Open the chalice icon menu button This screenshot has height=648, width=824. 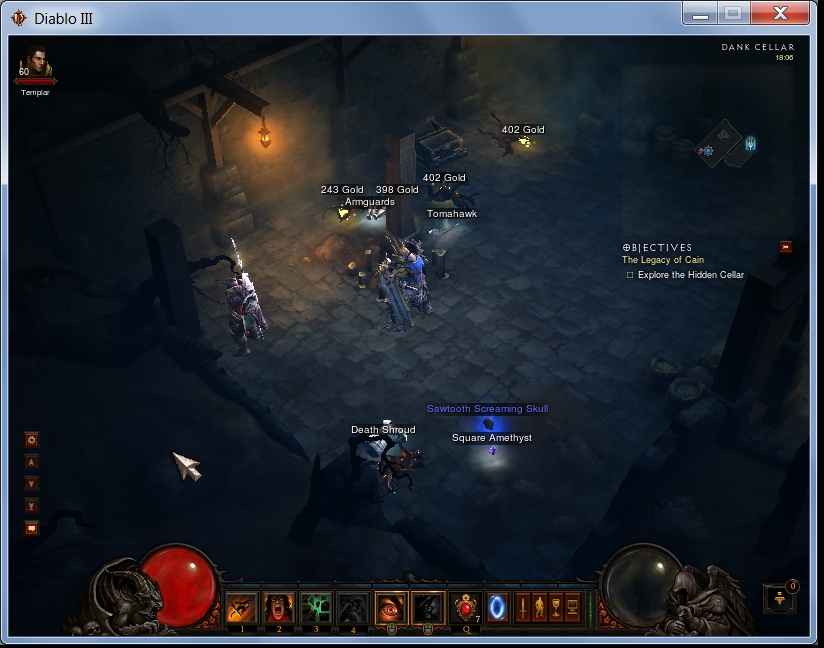coord(556,607)
